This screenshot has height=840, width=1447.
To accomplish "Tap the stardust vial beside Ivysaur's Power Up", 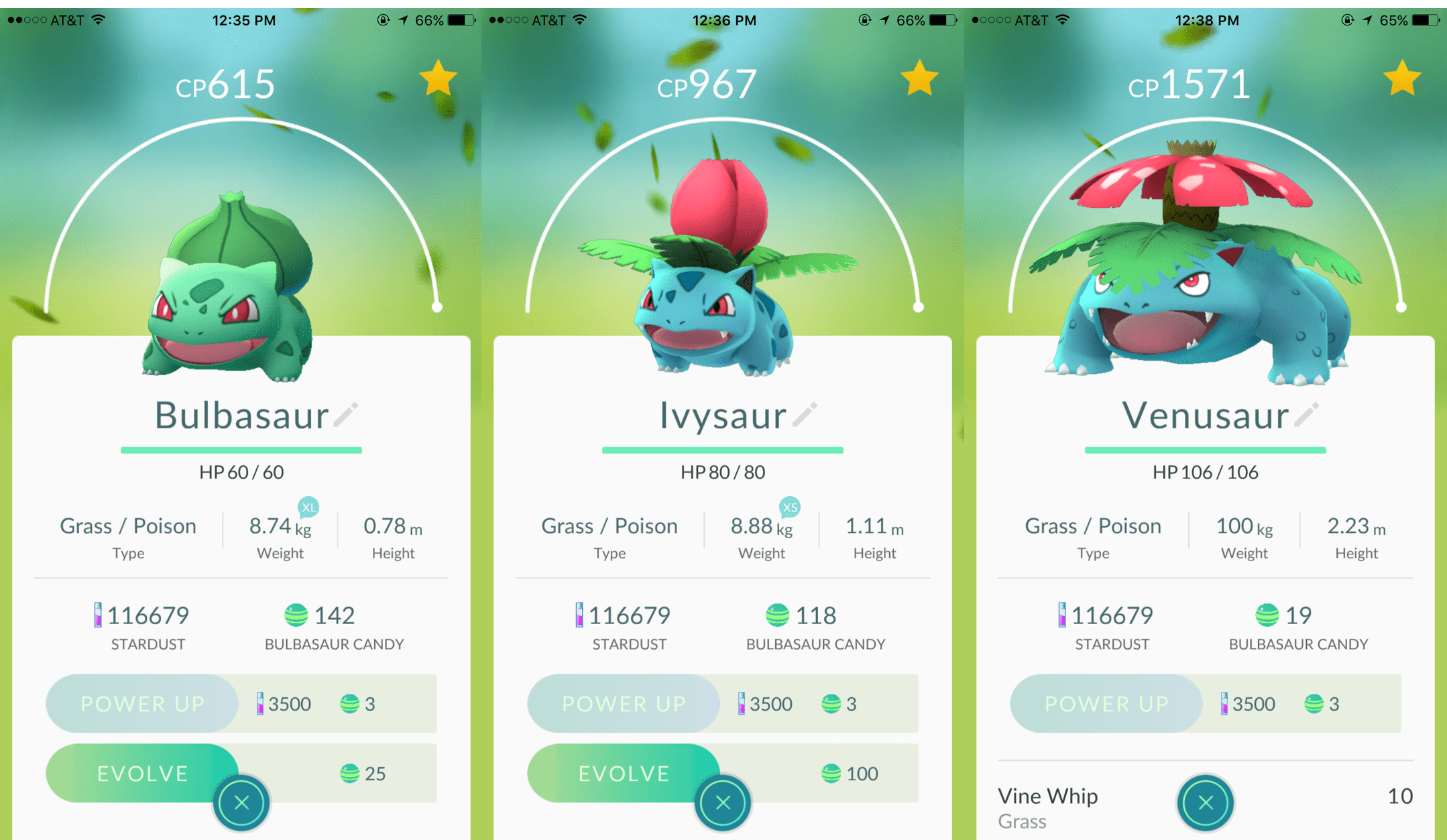I will (x=742, y=704).
